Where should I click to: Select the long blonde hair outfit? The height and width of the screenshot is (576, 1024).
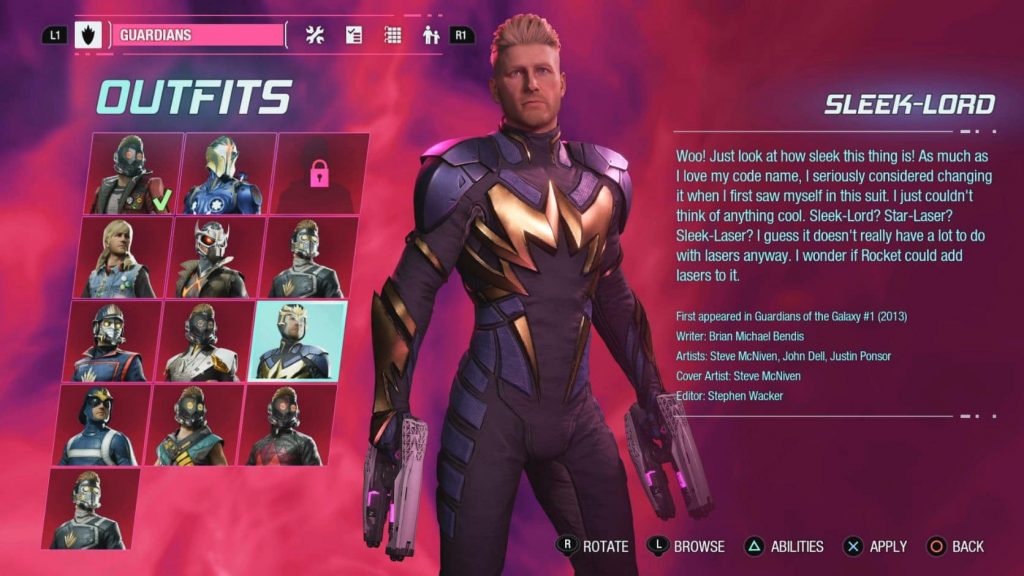120,258
